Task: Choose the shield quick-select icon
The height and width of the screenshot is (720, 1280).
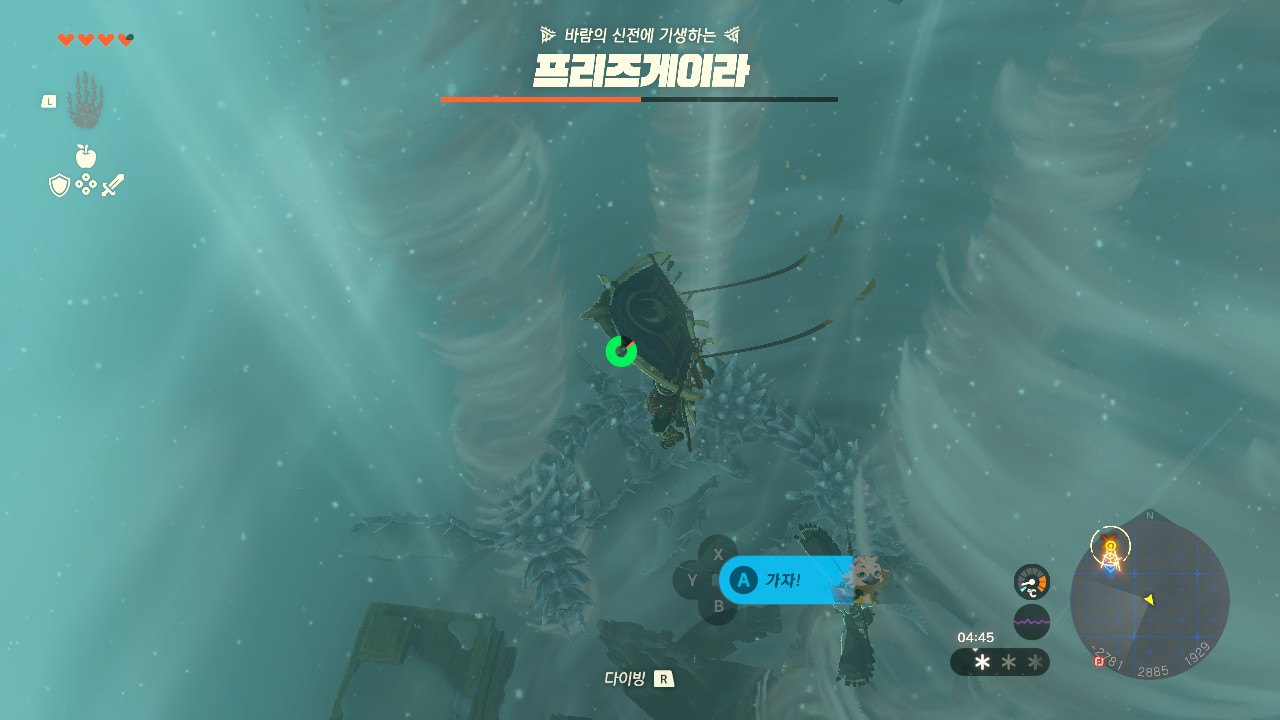Action: tap(60, 185)
